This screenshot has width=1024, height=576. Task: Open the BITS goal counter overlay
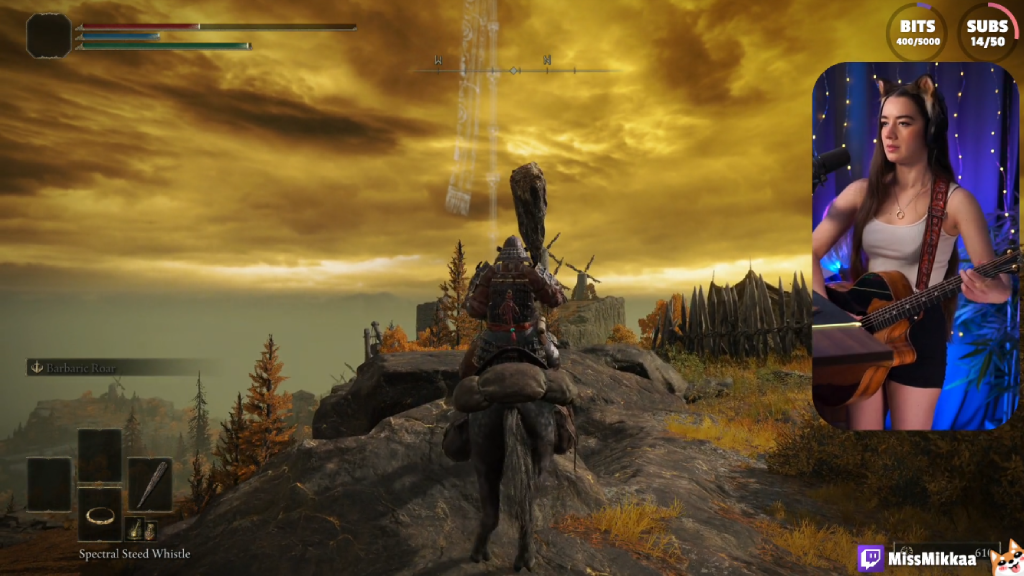[x=917, y=32]
